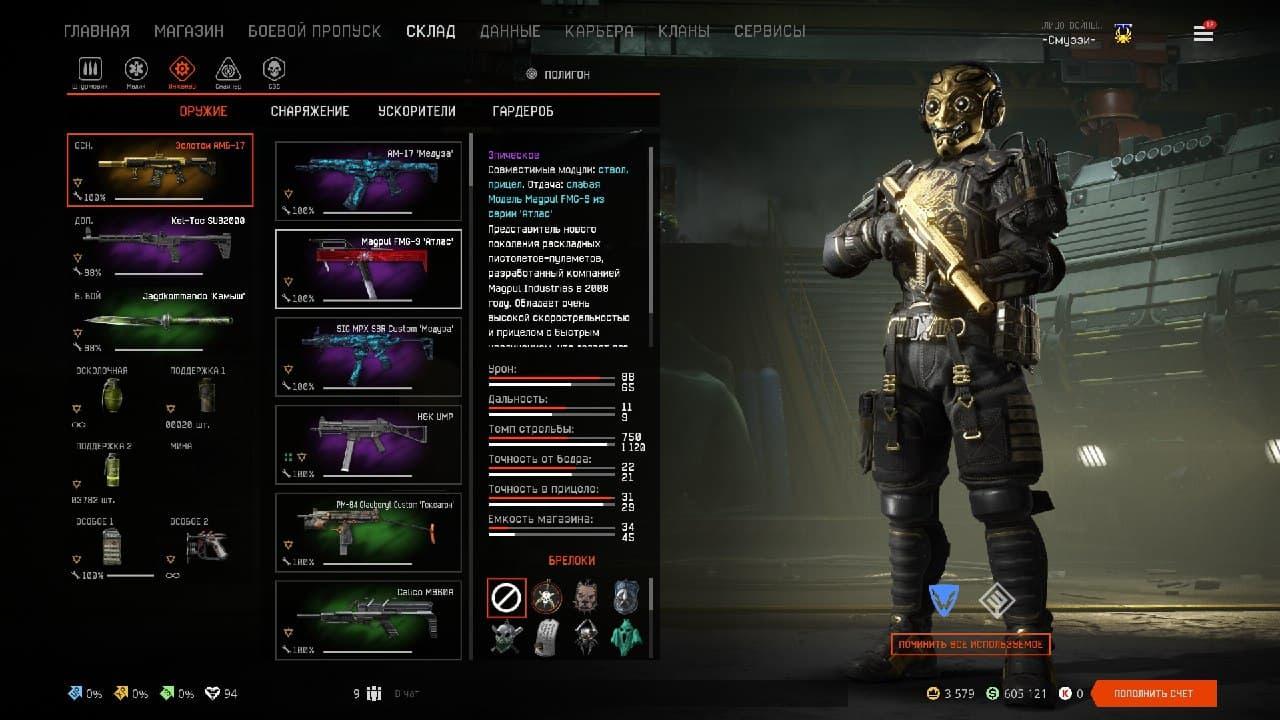The height and width of the screenshot is (720, 1280).
Task: Open the Боевой пропуск battle pass
Action: (x=314, y=31)
